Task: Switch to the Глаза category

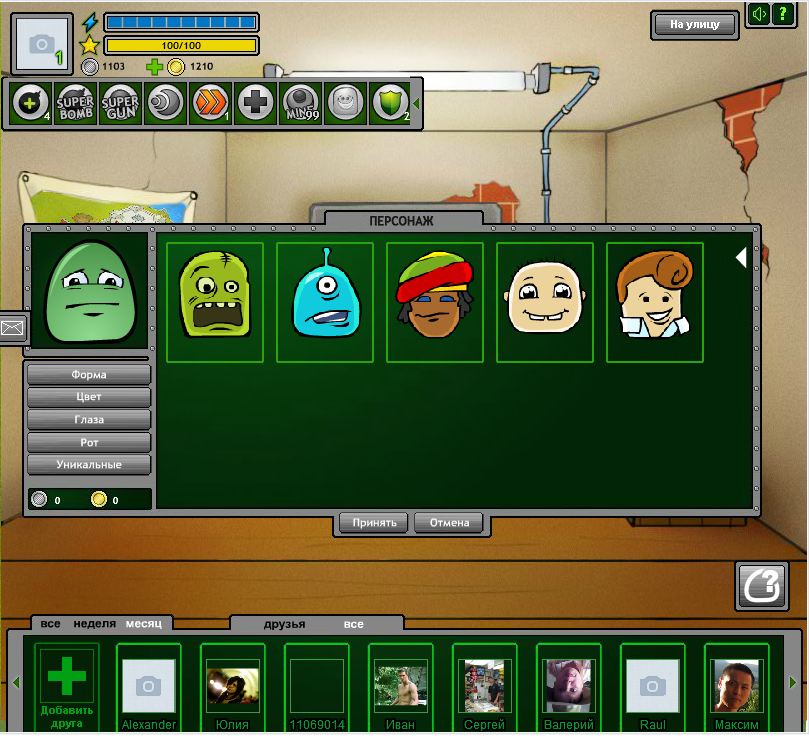Action: [89, 420]
